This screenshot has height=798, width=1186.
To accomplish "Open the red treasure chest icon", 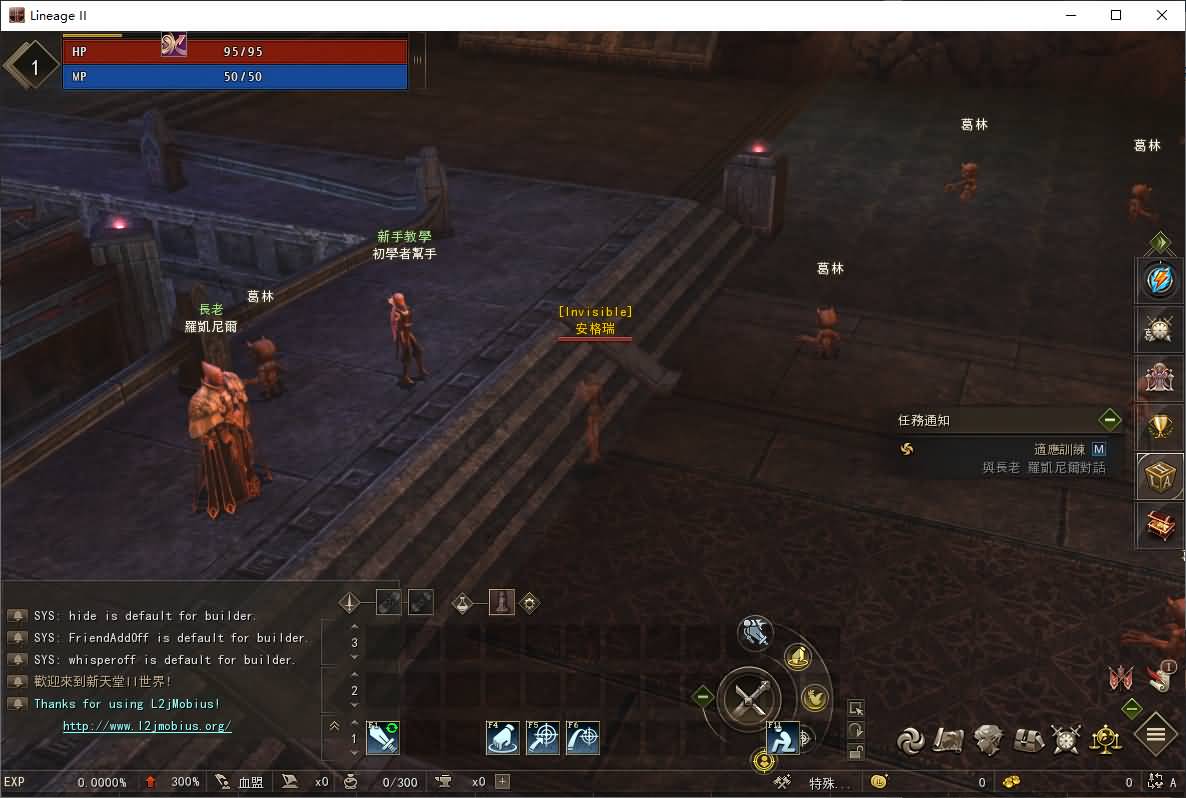I will (x=1159, y=524).
